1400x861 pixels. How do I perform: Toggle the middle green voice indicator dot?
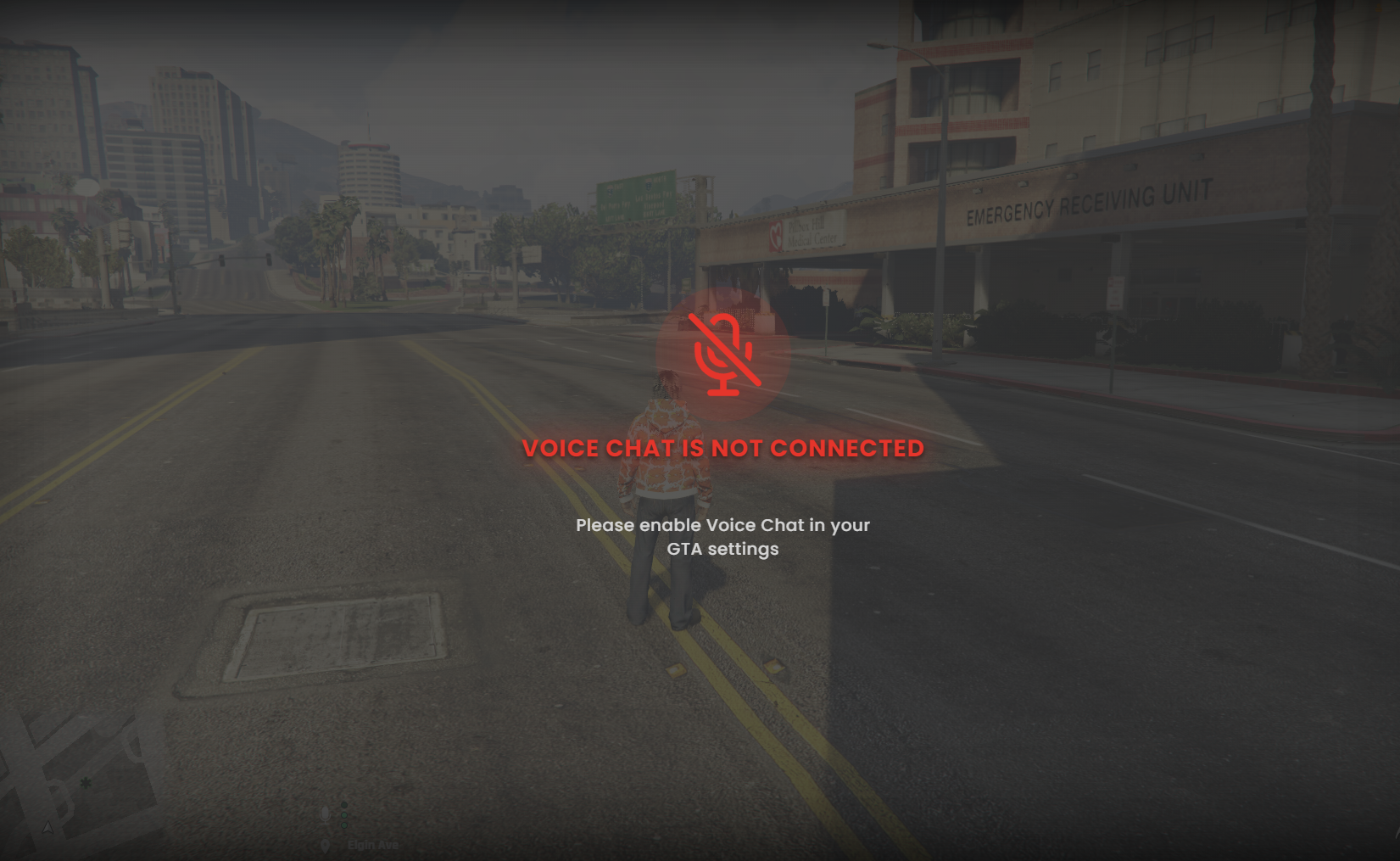pos(343,814)
